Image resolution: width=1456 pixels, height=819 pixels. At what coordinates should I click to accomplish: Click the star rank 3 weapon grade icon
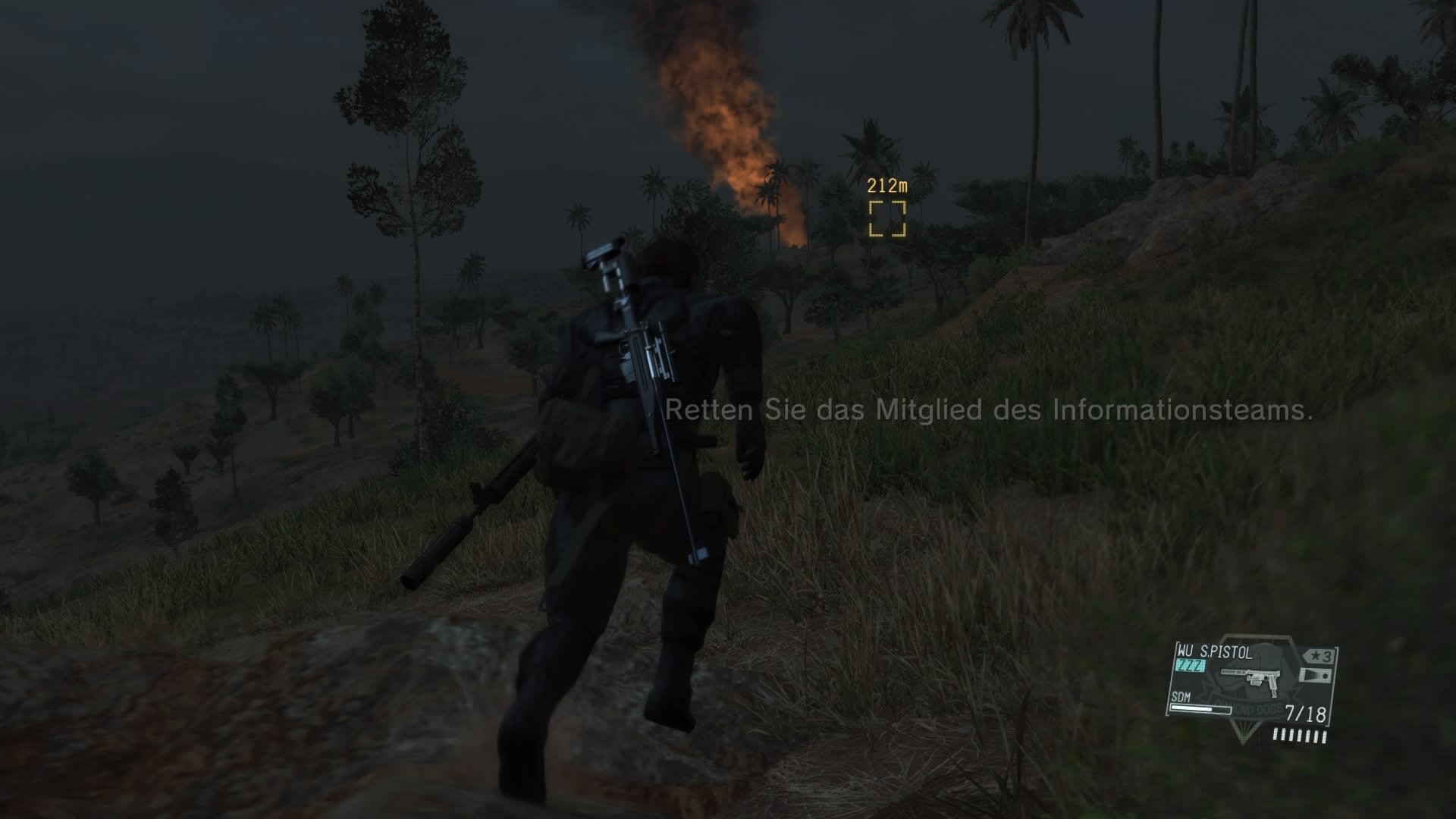tap(1319, 654)
